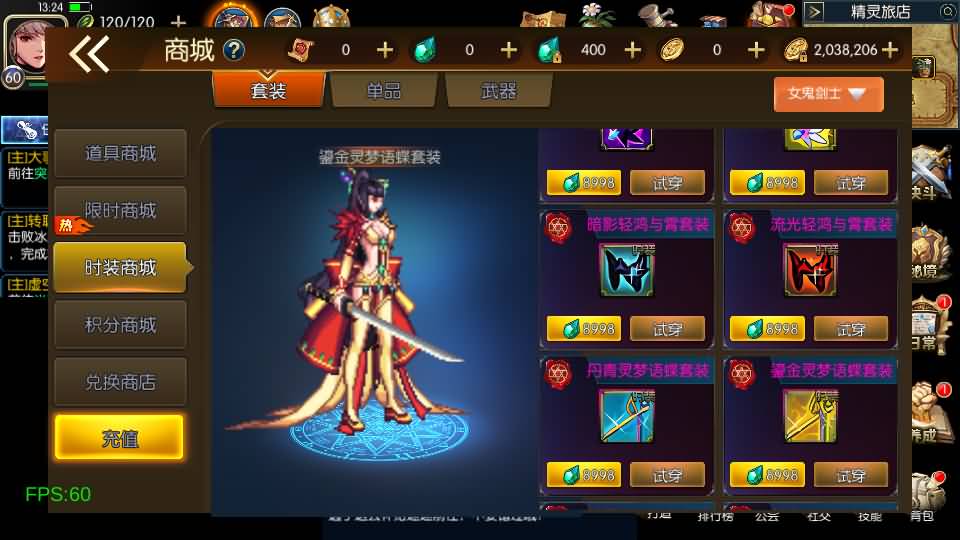Viewport: 960px width, 540px height.
Task: Select the 暗影轻鸿与霄 set icon
Action: [627, 270]
